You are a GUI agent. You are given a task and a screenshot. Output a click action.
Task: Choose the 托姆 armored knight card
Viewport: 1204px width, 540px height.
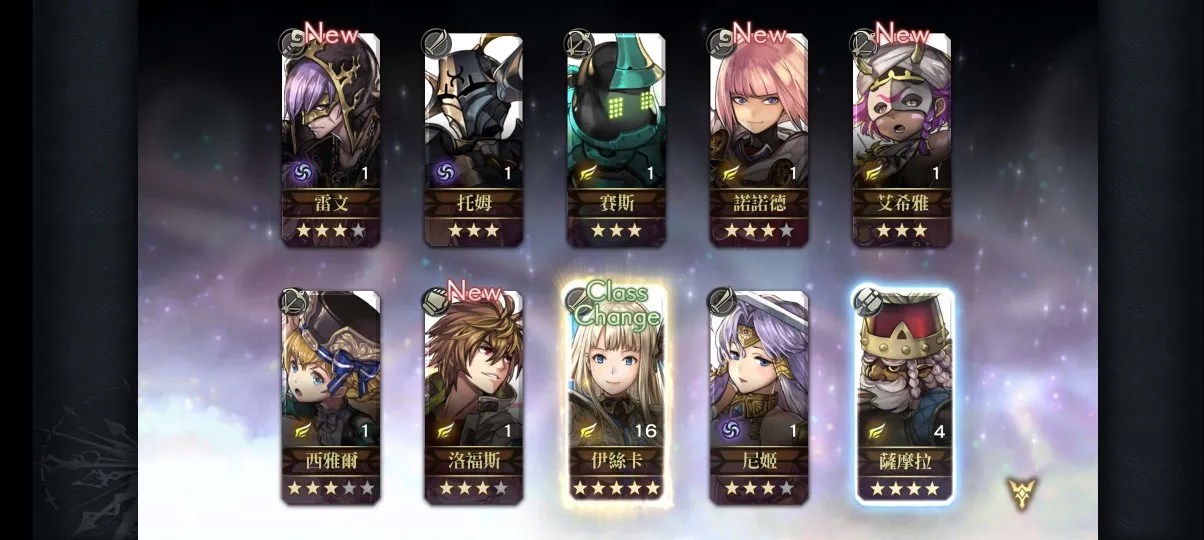[474, 139]
